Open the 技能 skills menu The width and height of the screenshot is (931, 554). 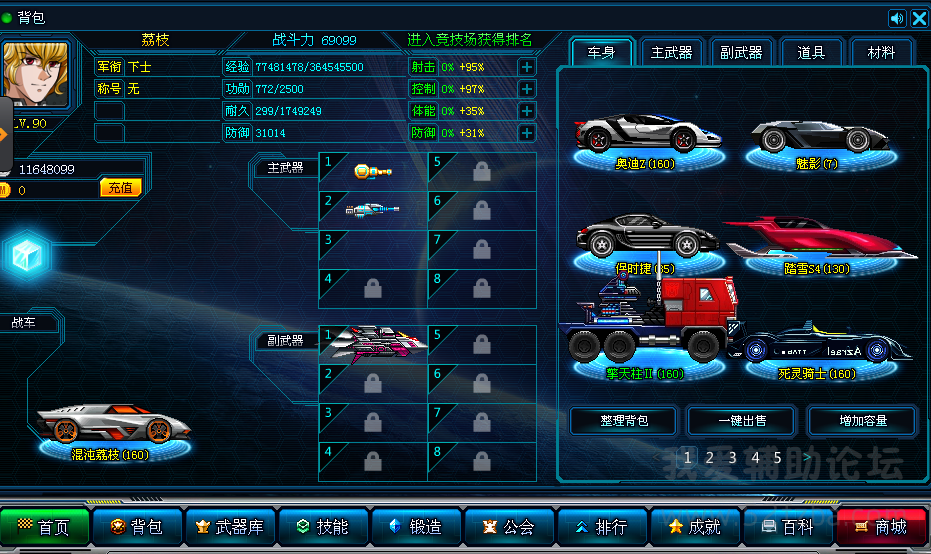pyautogui.click(x=324, y=526)
